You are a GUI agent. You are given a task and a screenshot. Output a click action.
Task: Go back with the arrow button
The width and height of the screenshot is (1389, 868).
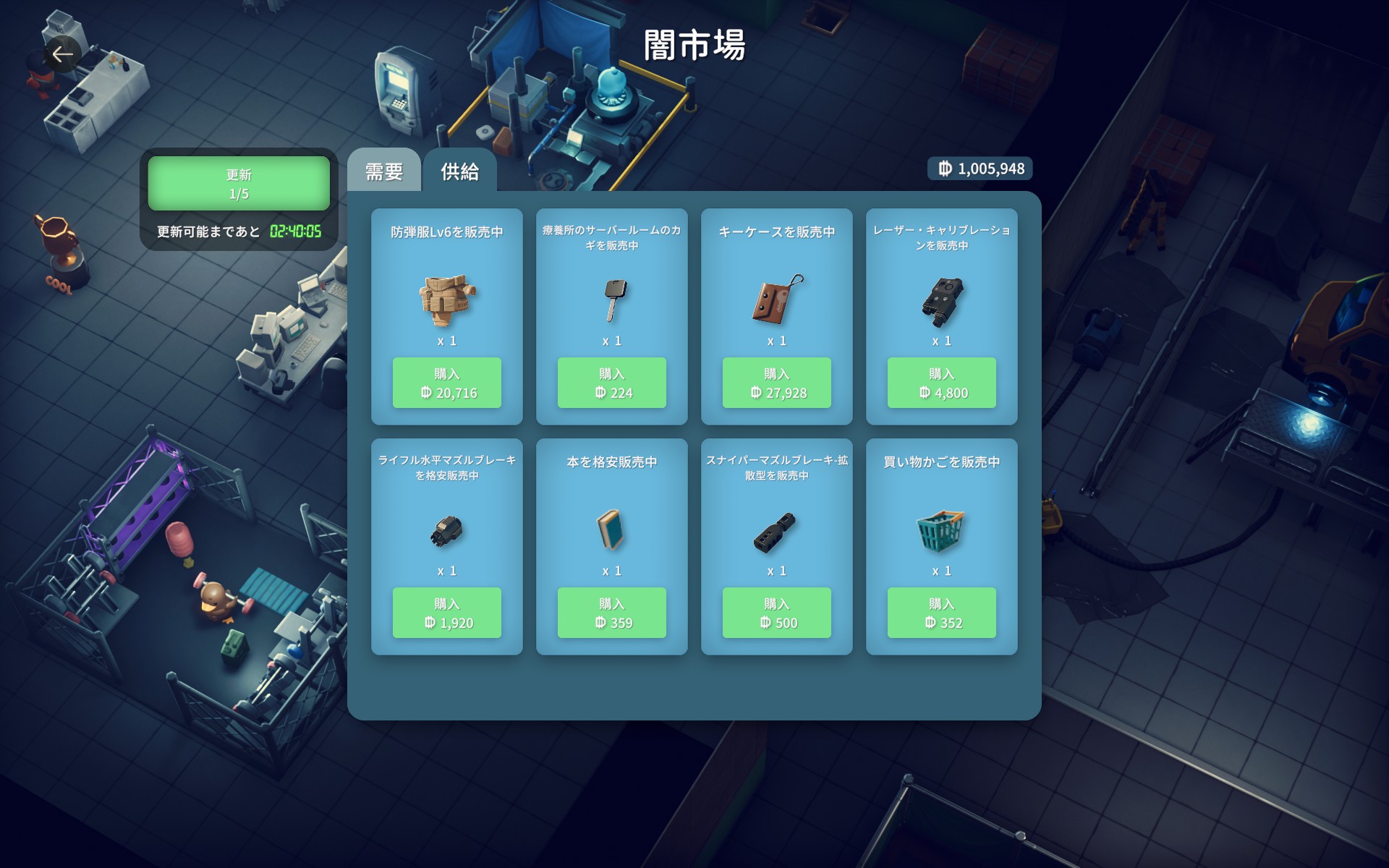click(62, 54)
